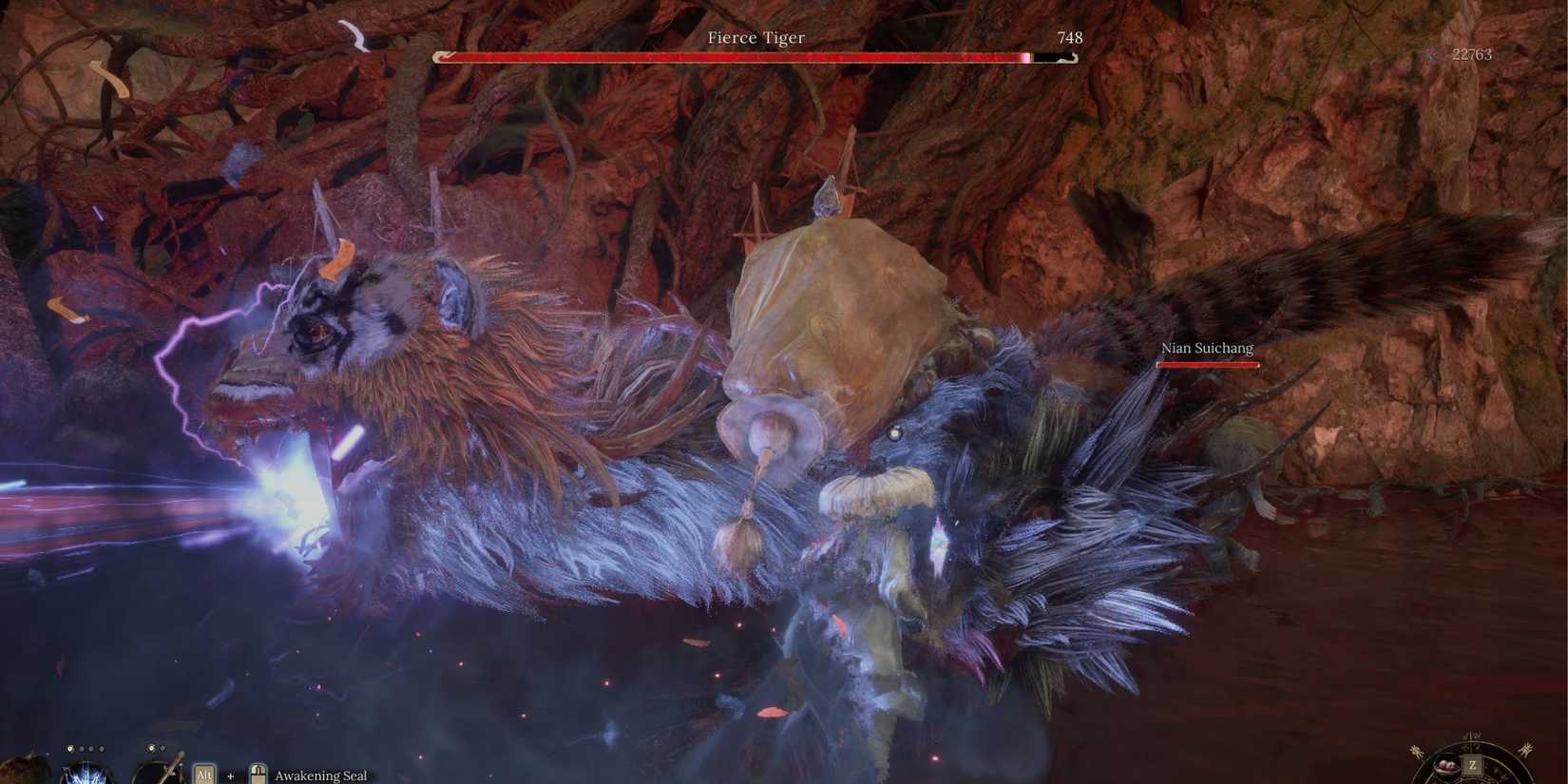This screenshot has height=784, width=1568.
Task: Expand the item wheel via the Z prompt
Action: pyautogui.click(x=1473, y=764)
